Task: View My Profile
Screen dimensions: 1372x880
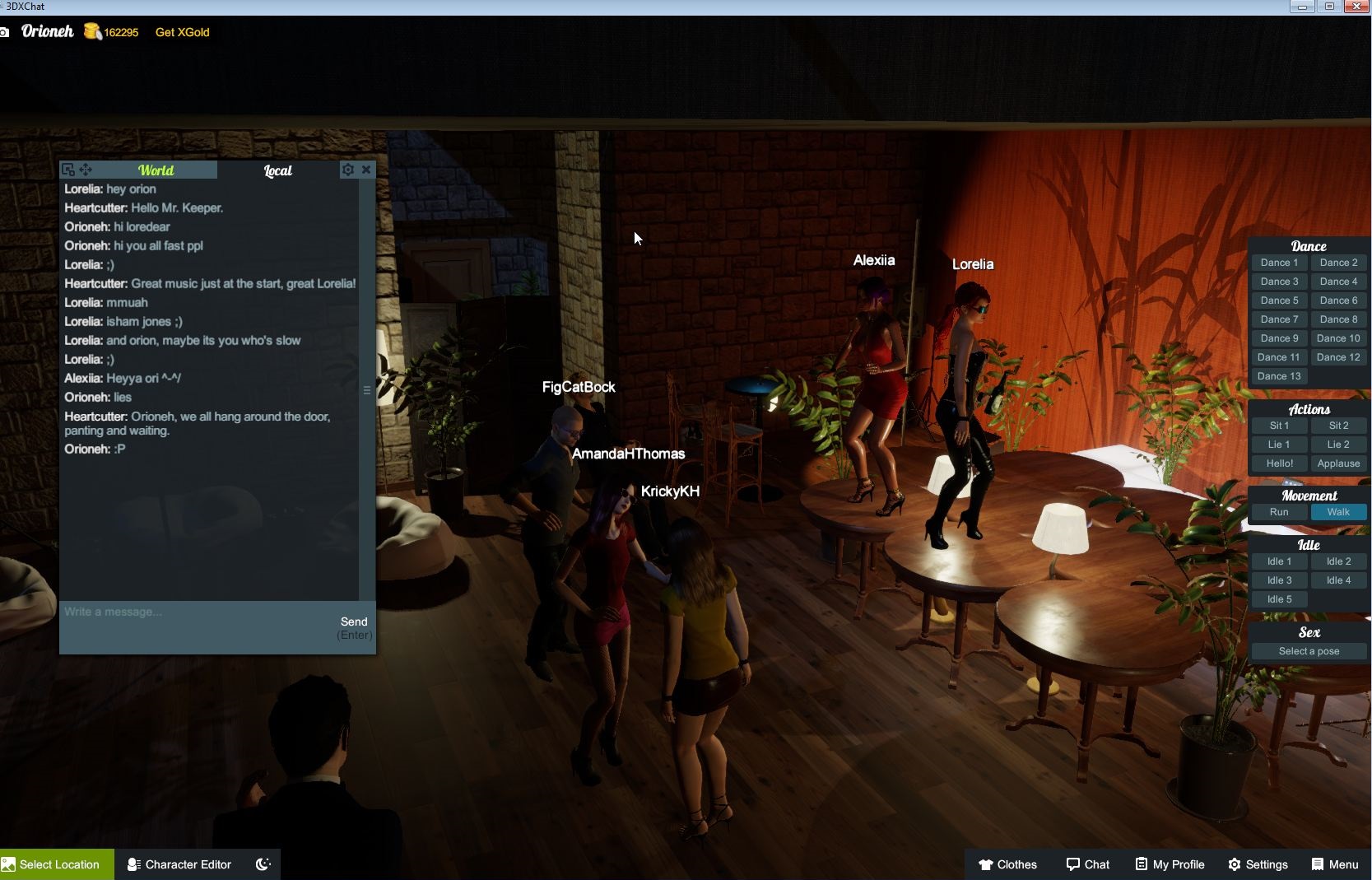Action: 1170,864
